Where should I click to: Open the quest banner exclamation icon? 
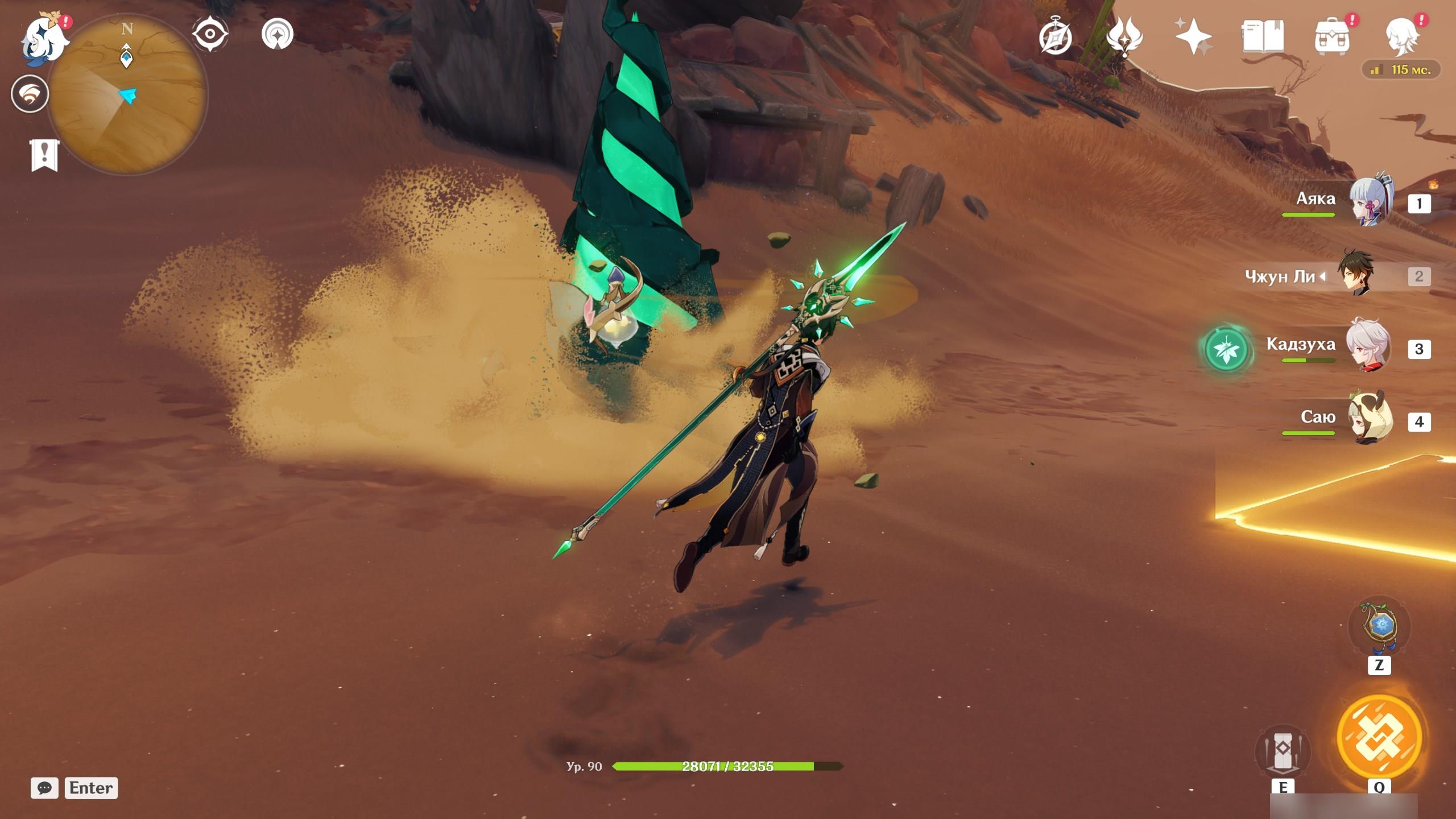point(44,154)
